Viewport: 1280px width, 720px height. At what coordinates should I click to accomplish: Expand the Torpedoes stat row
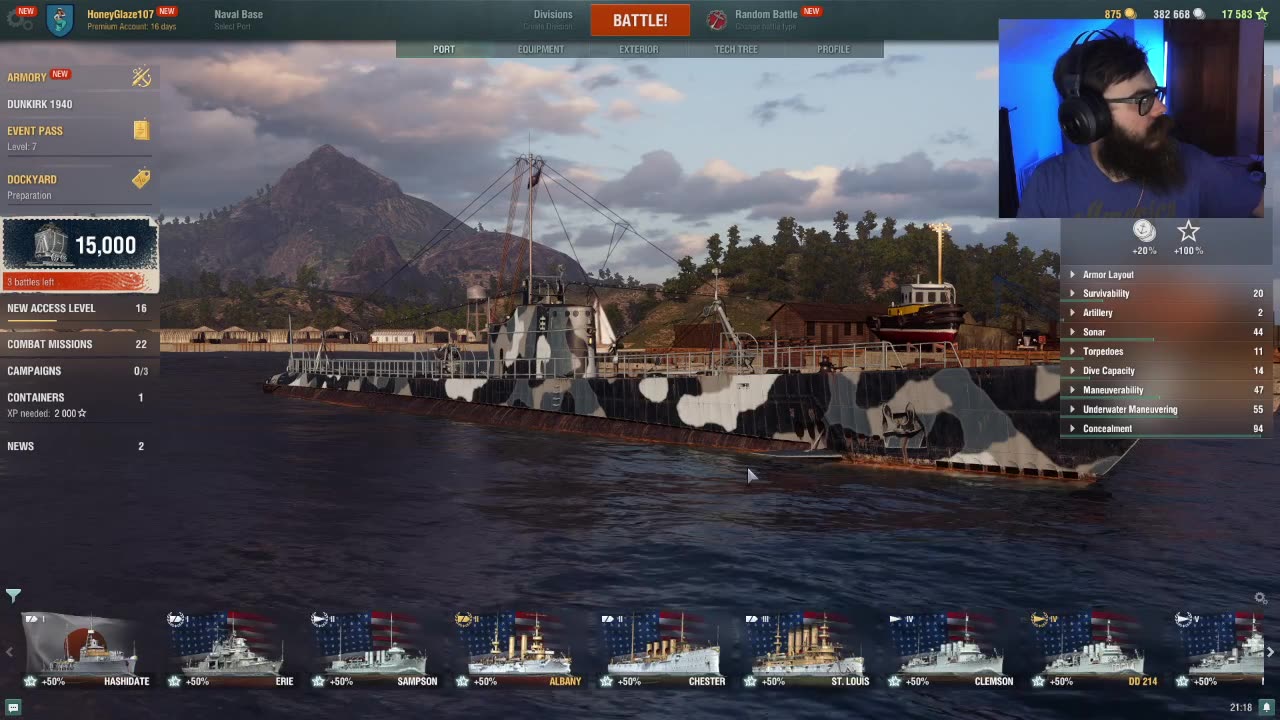point(1103,352)
